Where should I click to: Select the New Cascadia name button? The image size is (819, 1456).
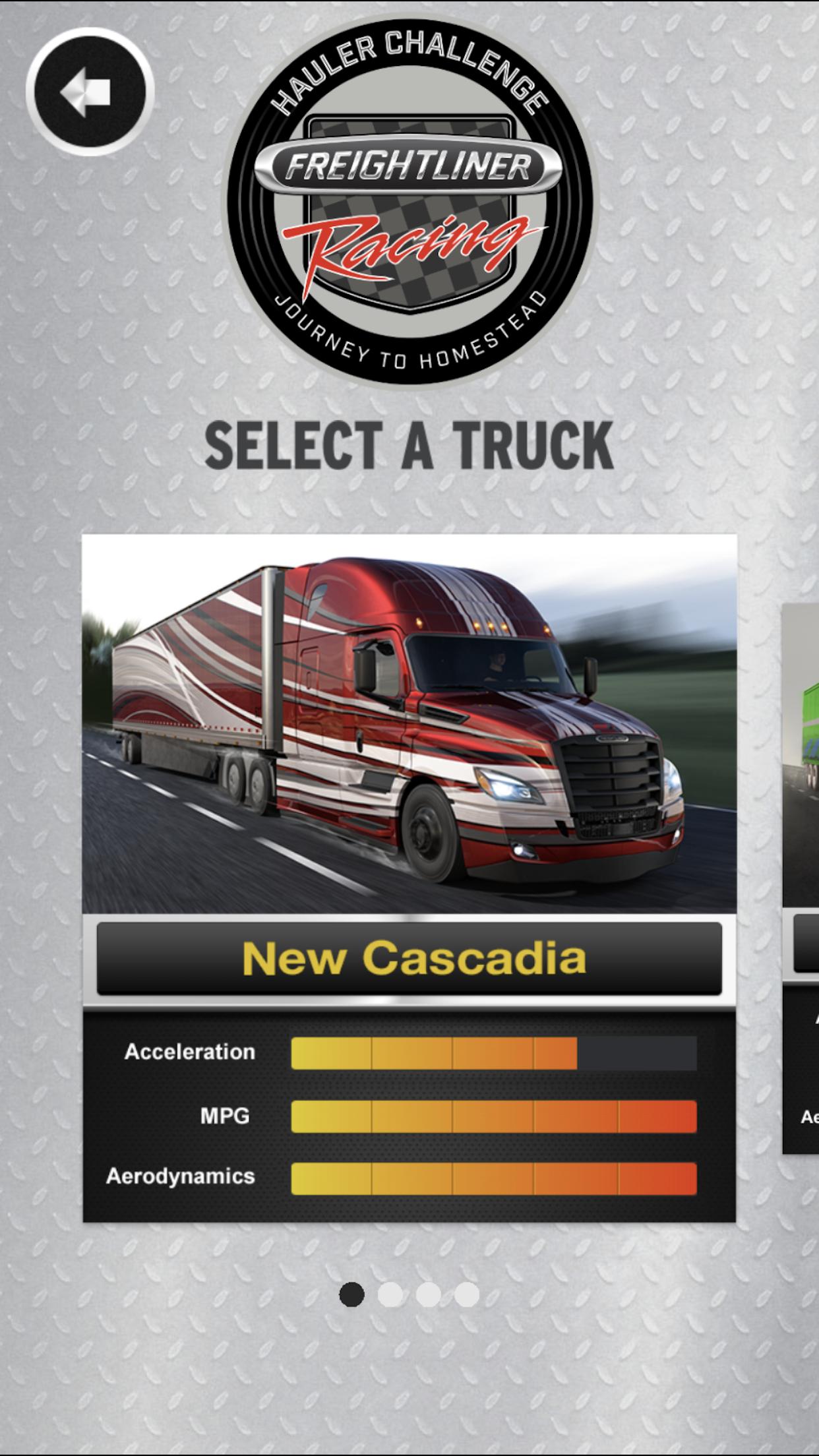tap(409, 958)
